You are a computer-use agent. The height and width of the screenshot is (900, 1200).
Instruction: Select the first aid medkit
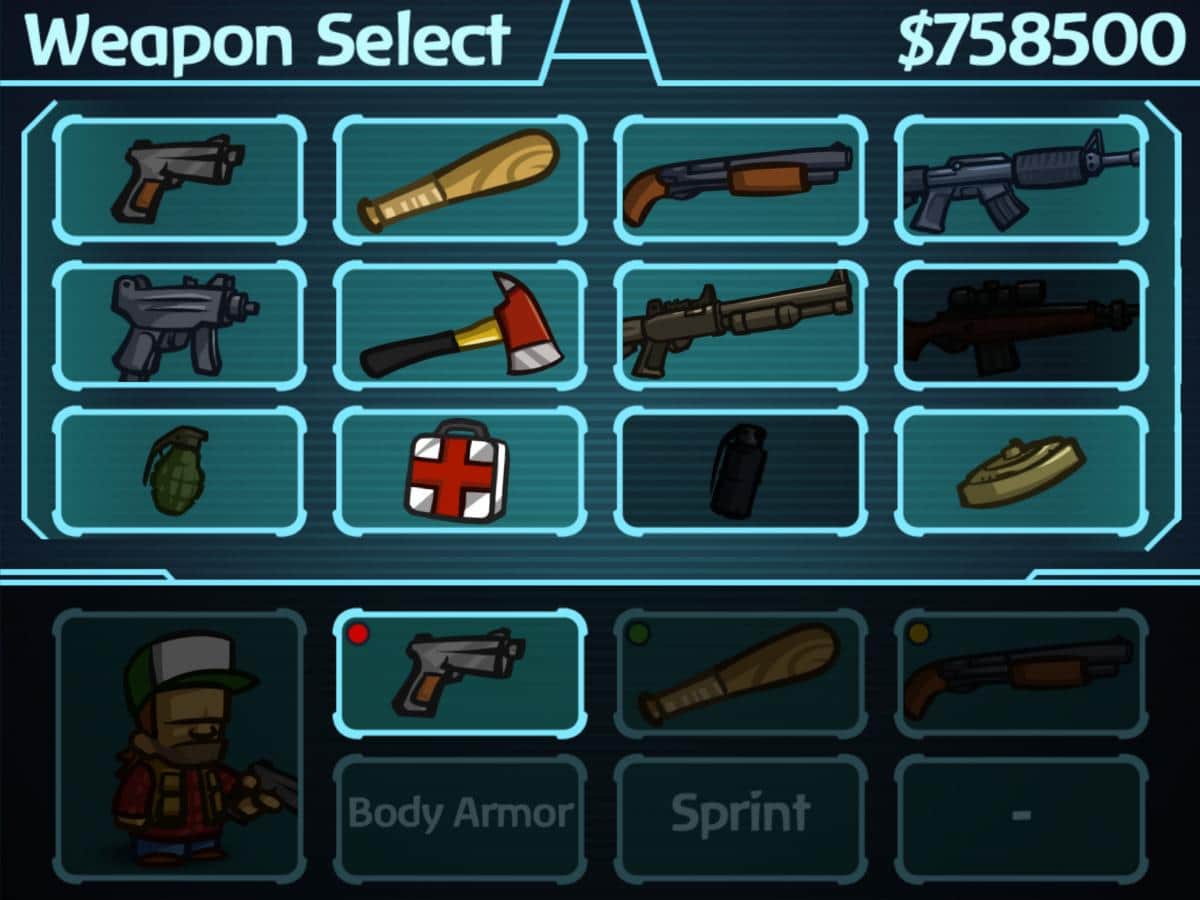[x=460, y=471]
